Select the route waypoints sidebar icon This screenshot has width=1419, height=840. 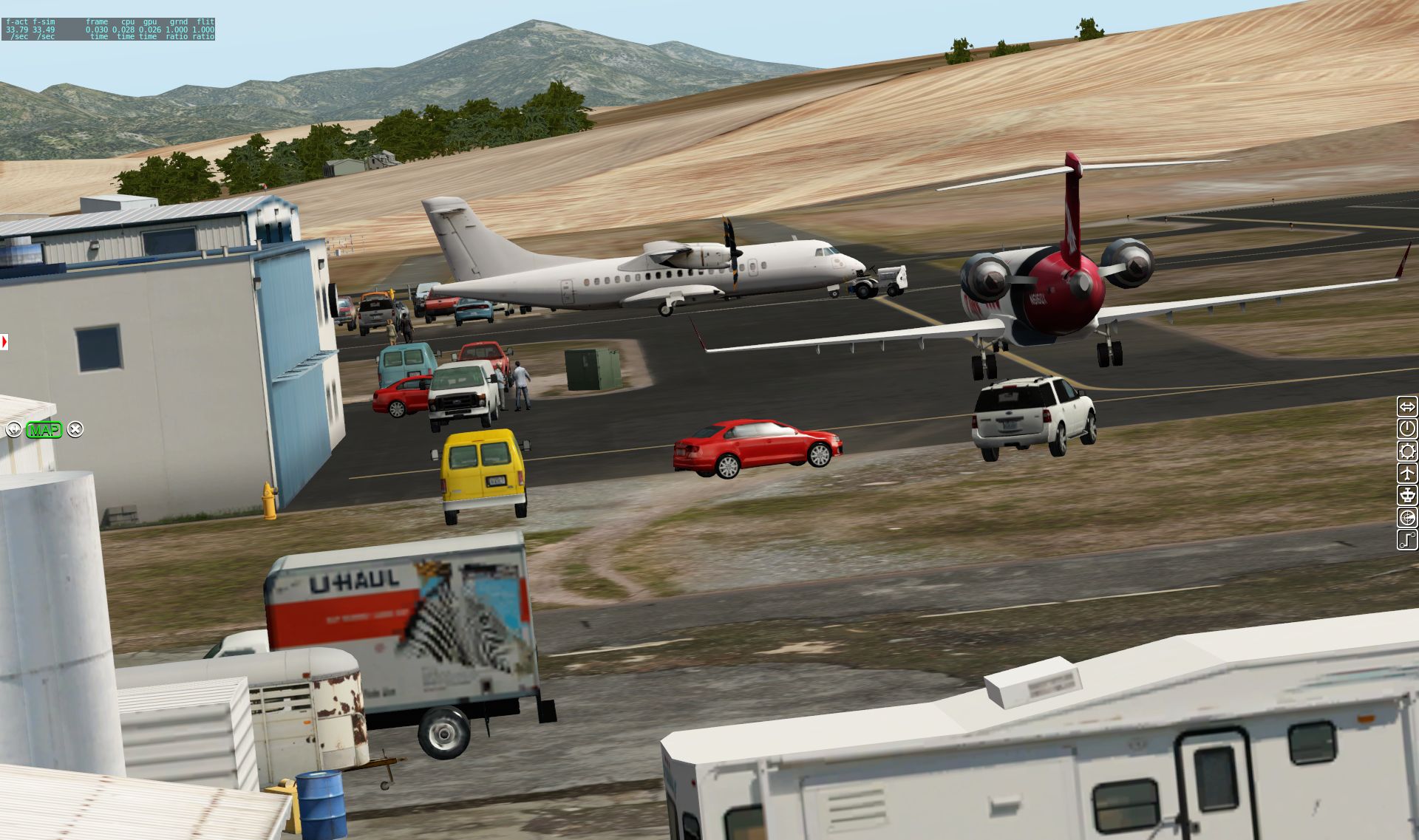coord(1407,539)
